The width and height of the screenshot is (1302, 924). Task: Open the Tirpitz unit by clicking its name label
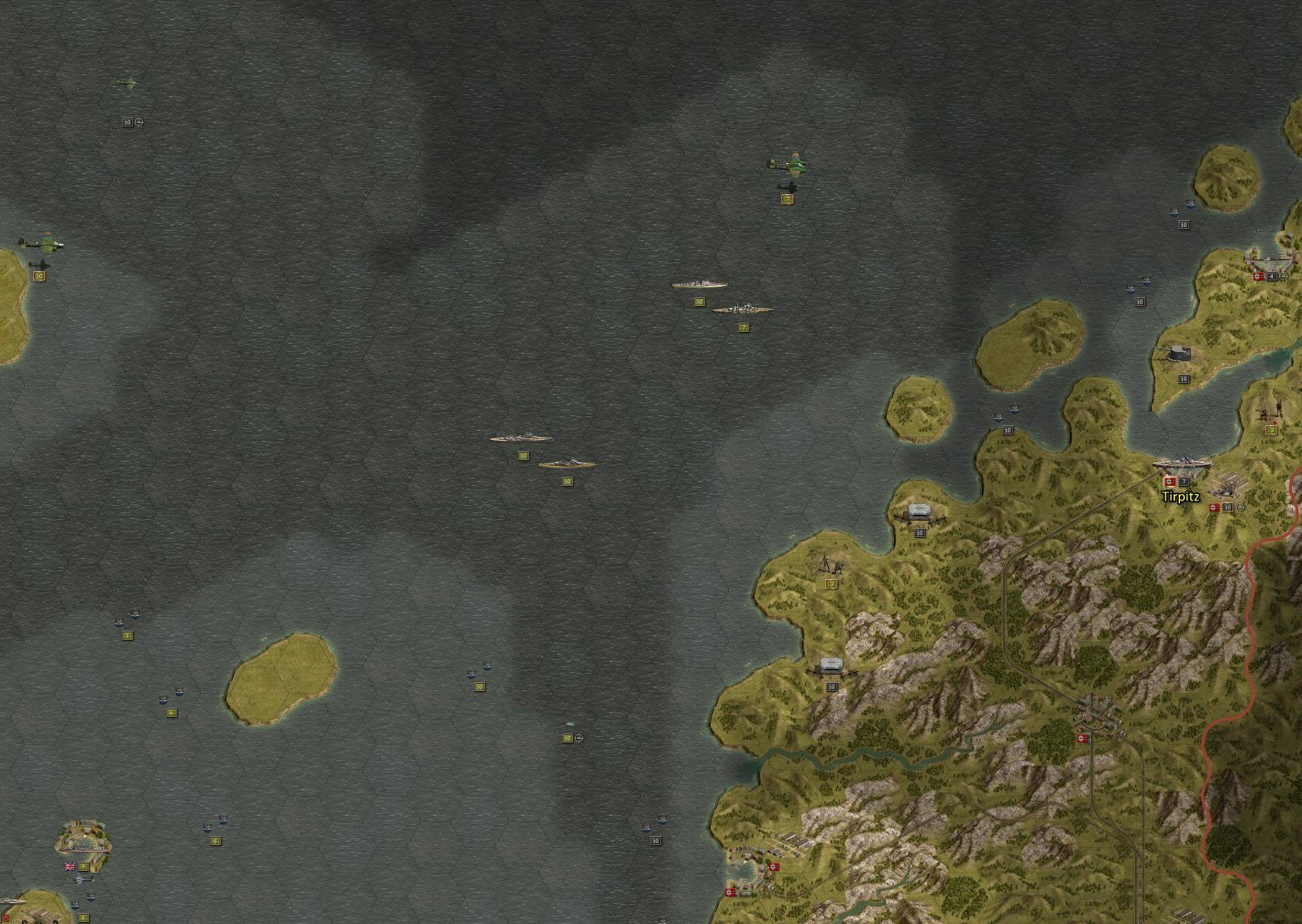click(1179, 496)
